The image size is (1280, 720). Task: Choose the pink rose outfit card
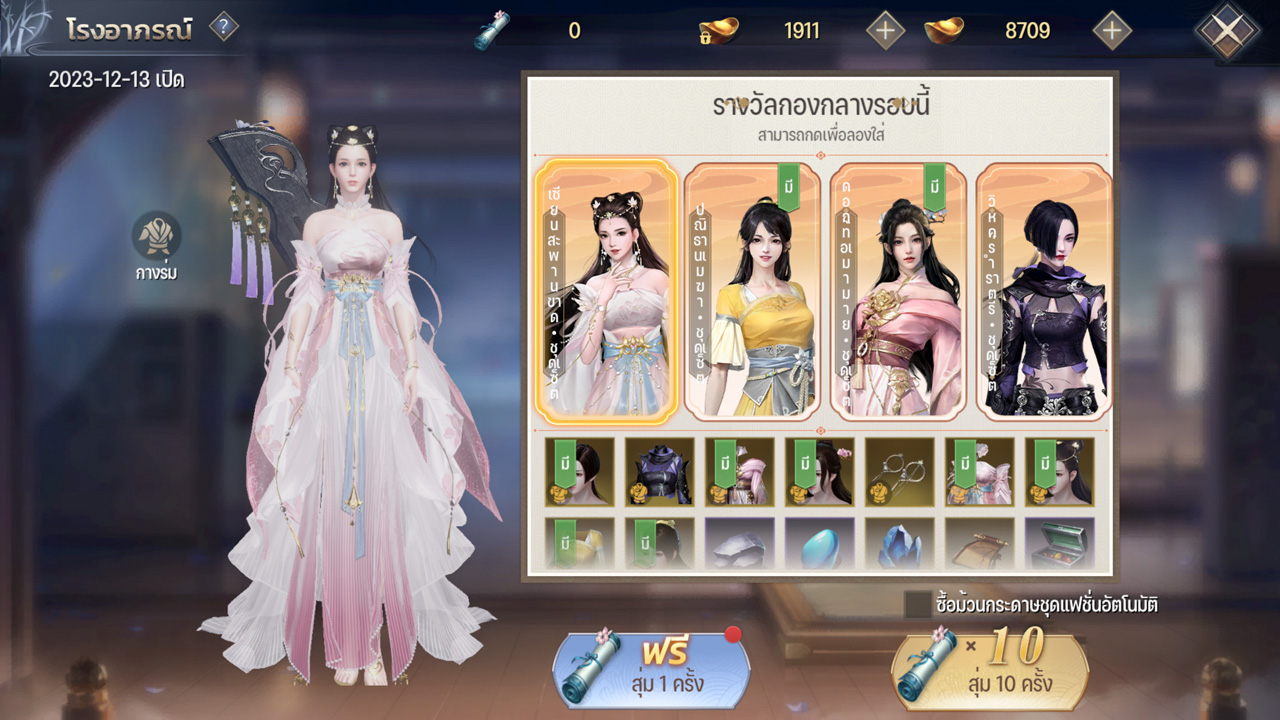coord(898,290)
